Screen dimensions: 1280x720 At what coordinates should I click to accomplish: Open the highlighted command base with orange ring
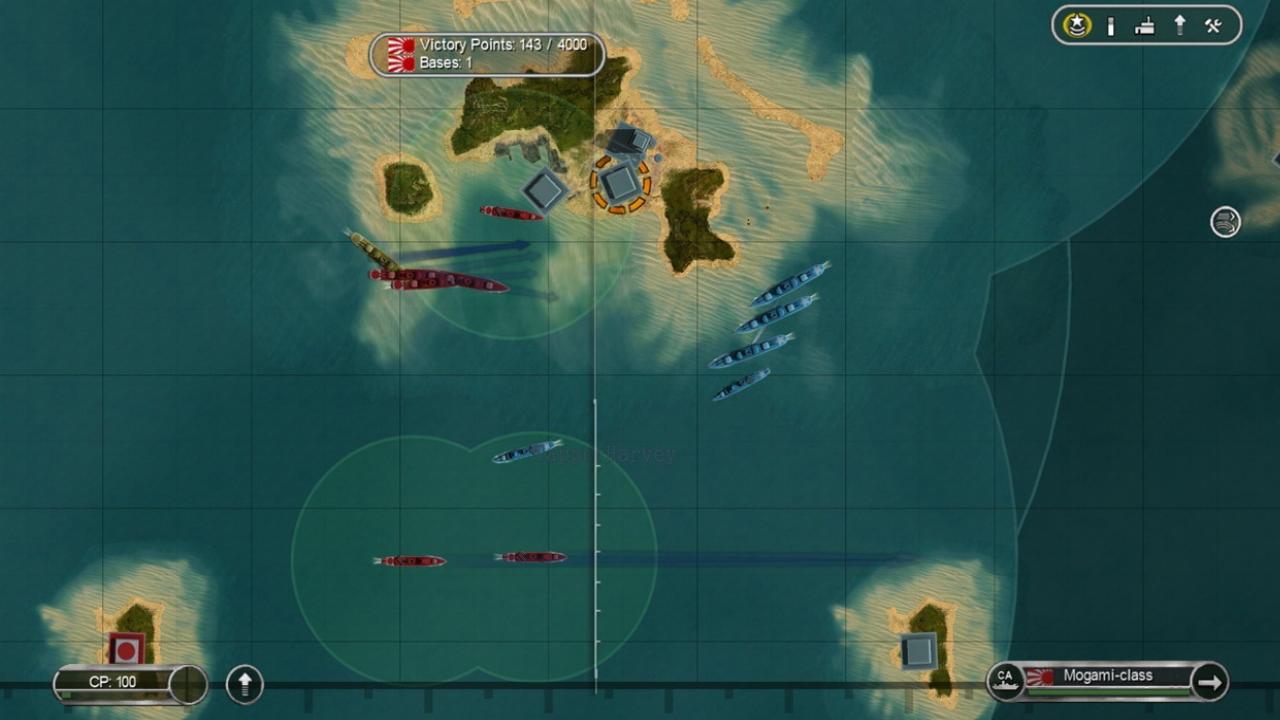(x=621, y=184)
